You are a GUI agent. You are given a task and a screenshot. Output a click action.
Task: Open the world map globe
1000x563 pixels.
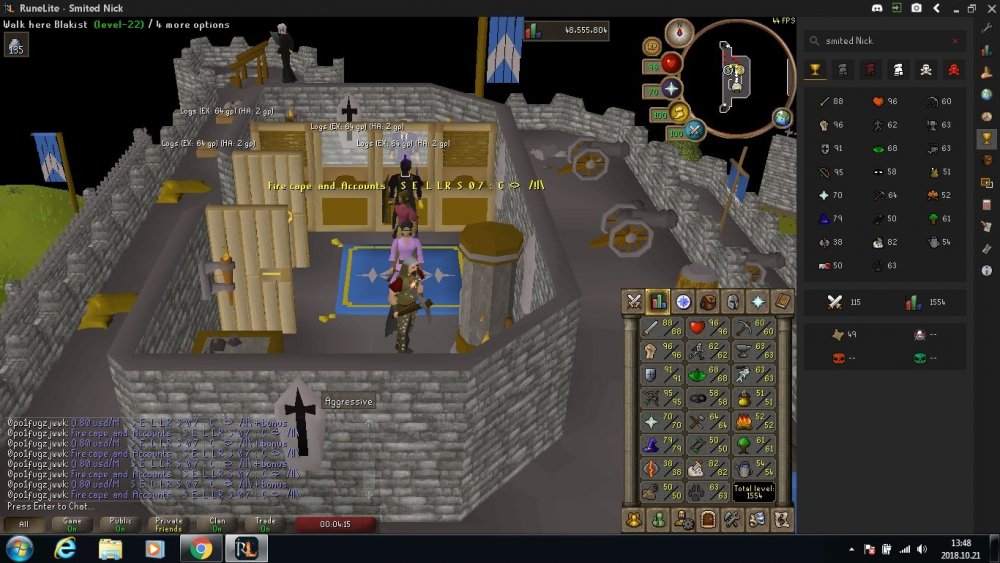tap(783, 118)
